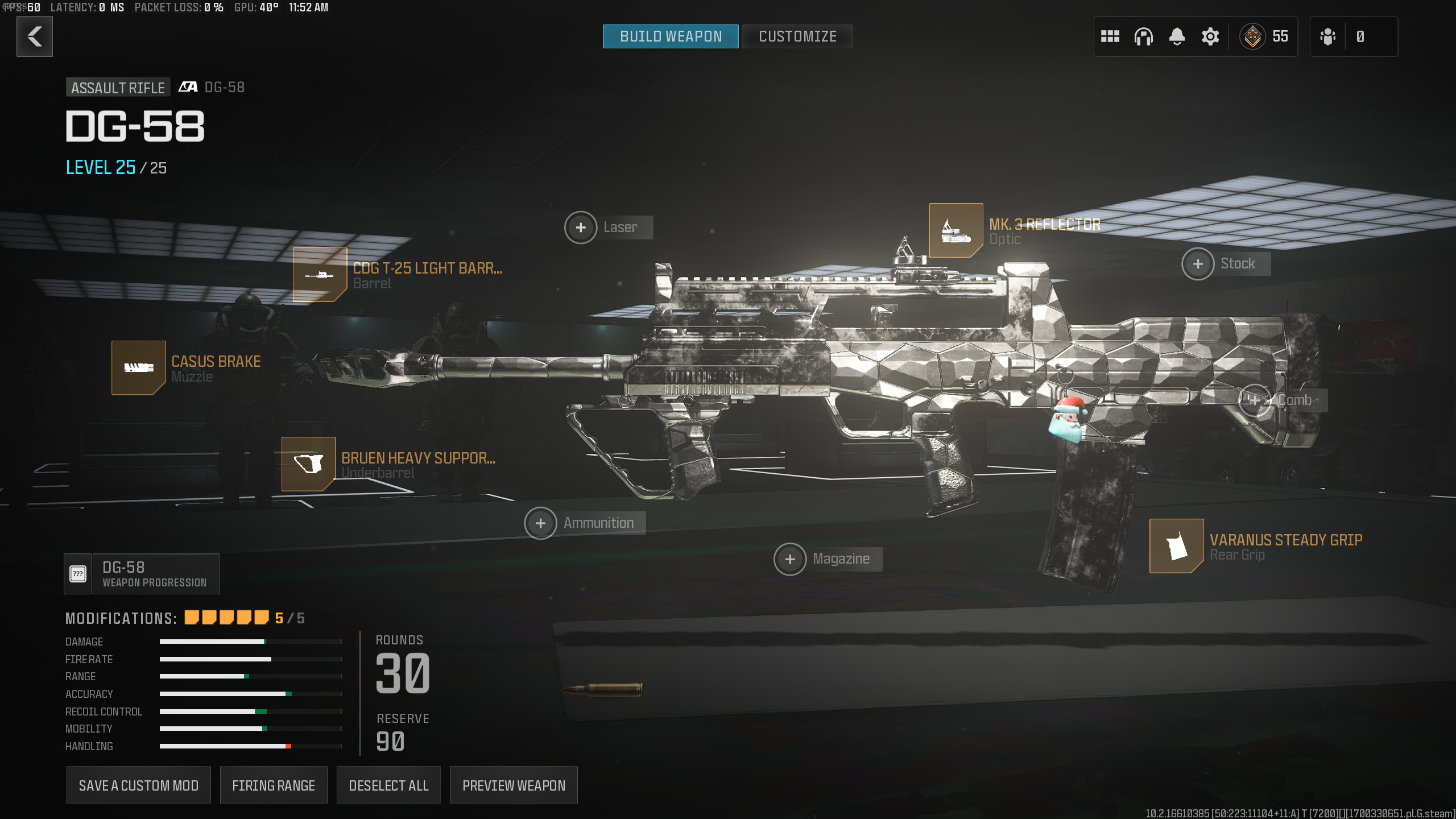This screenshot has width=1456, height=819.
Task: Choose the Casus Brake muzzle slot
Action: [x=139, y=367]
